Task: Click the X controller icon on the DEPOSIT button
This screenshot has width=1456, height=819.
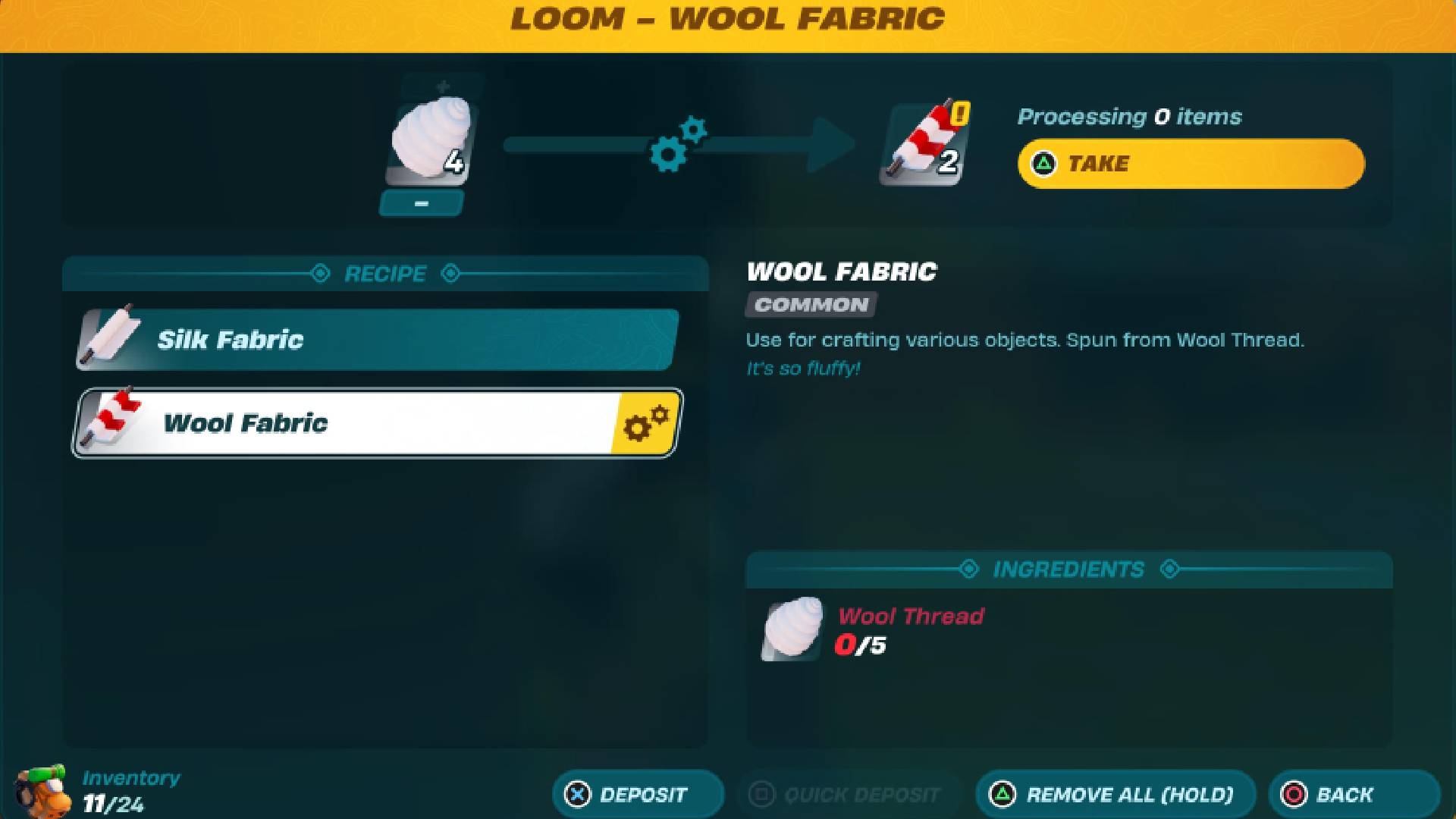Action: coord(579,794)
